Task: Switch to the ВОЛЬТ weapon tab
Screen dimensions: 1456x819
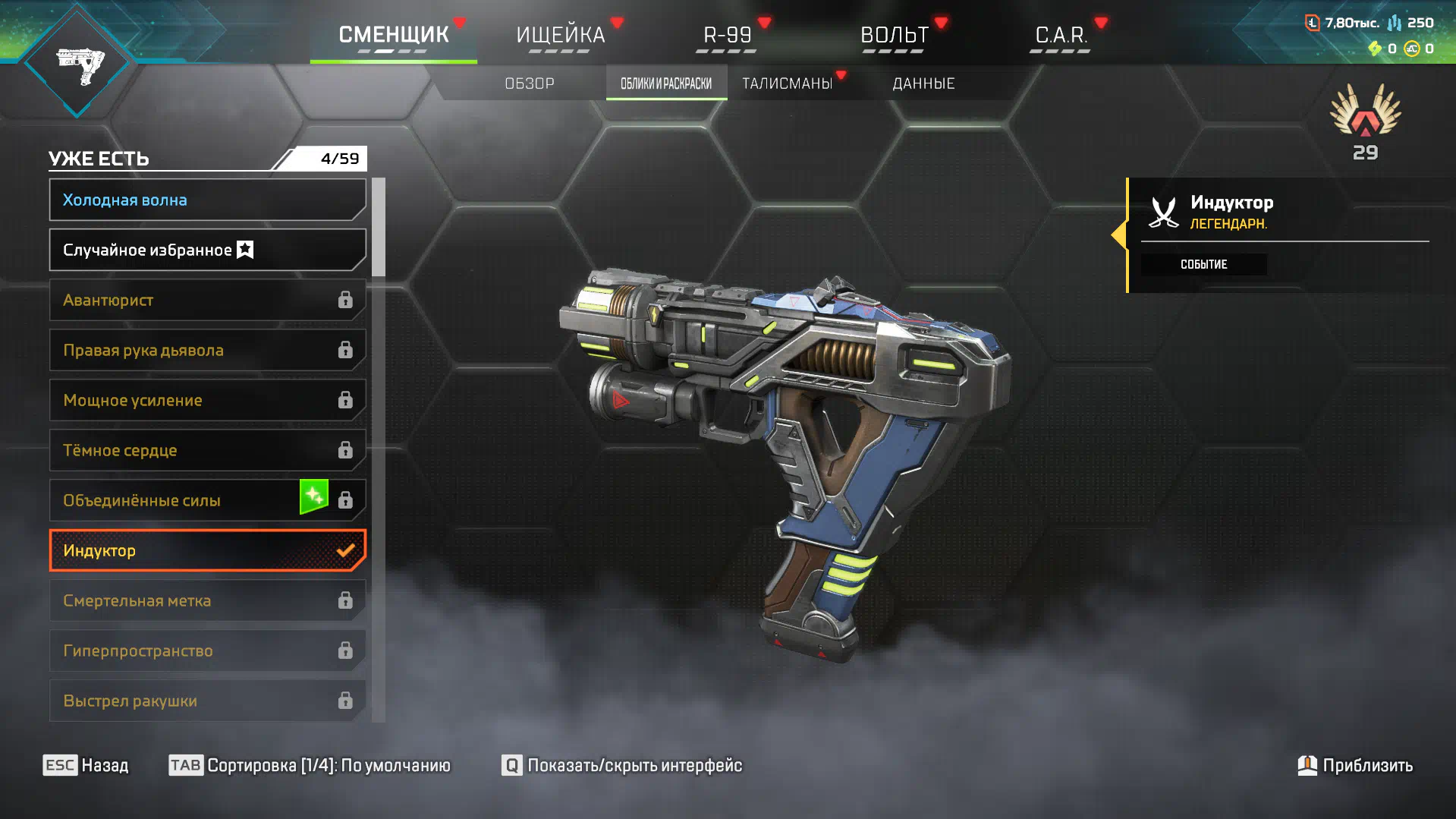Action: pyautogui.click(x=894, y=35)
